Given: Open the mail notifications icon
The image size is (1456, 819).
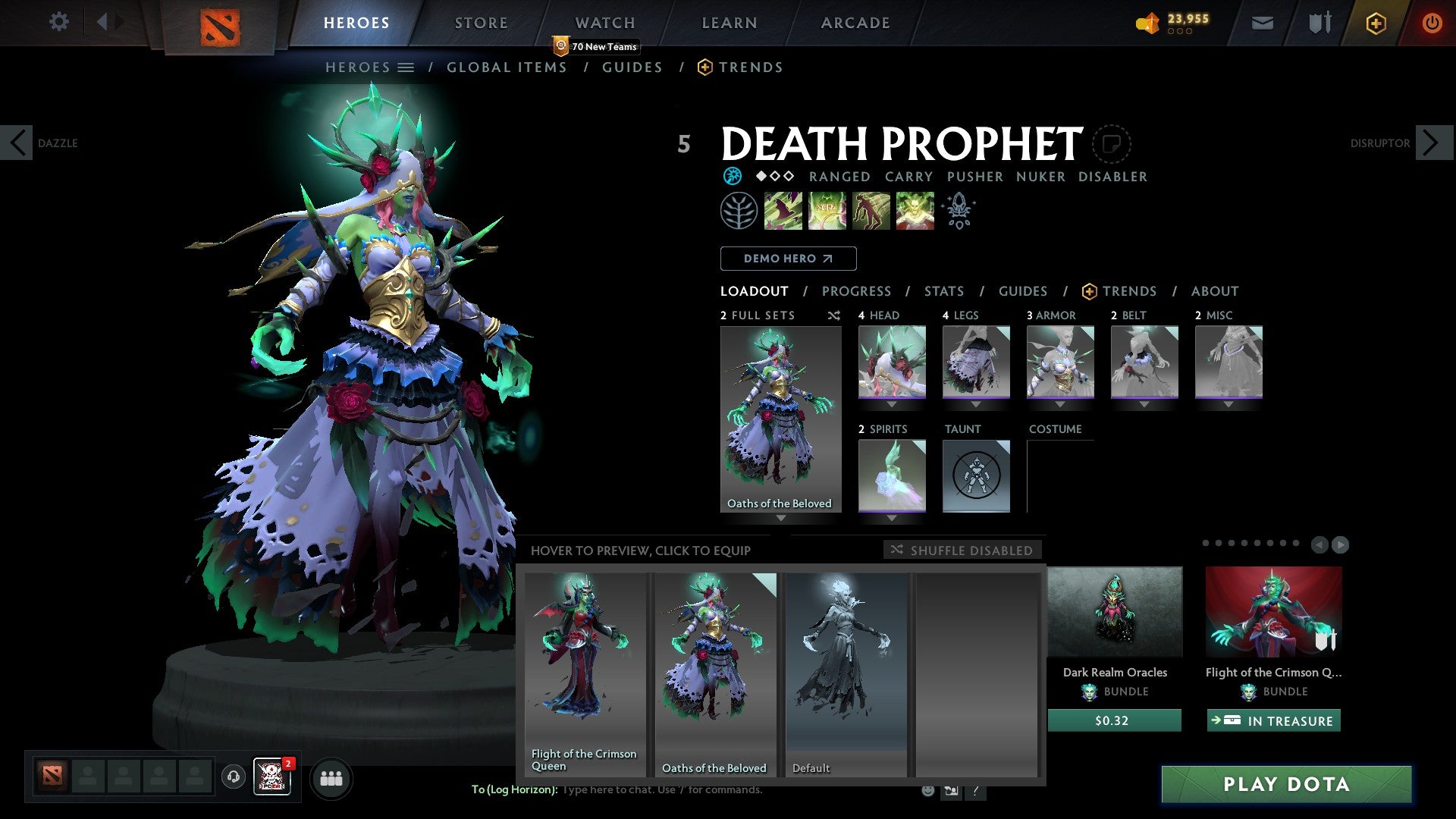Looking at the screenshot, I should 1262,23.
